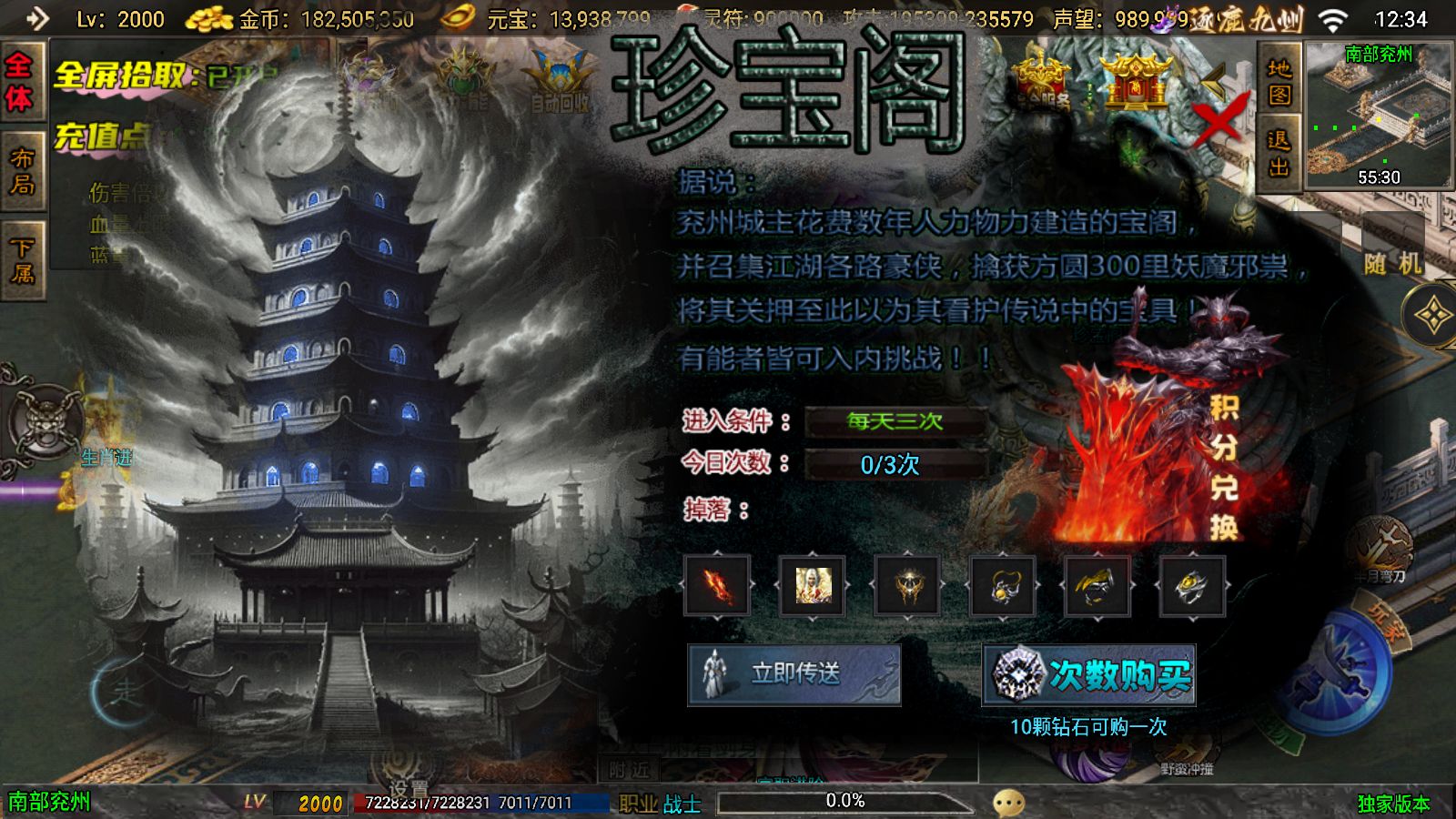Expand the 每天三次 entry condition field
Screen dimensions: 1456x819
pos(896,420)
